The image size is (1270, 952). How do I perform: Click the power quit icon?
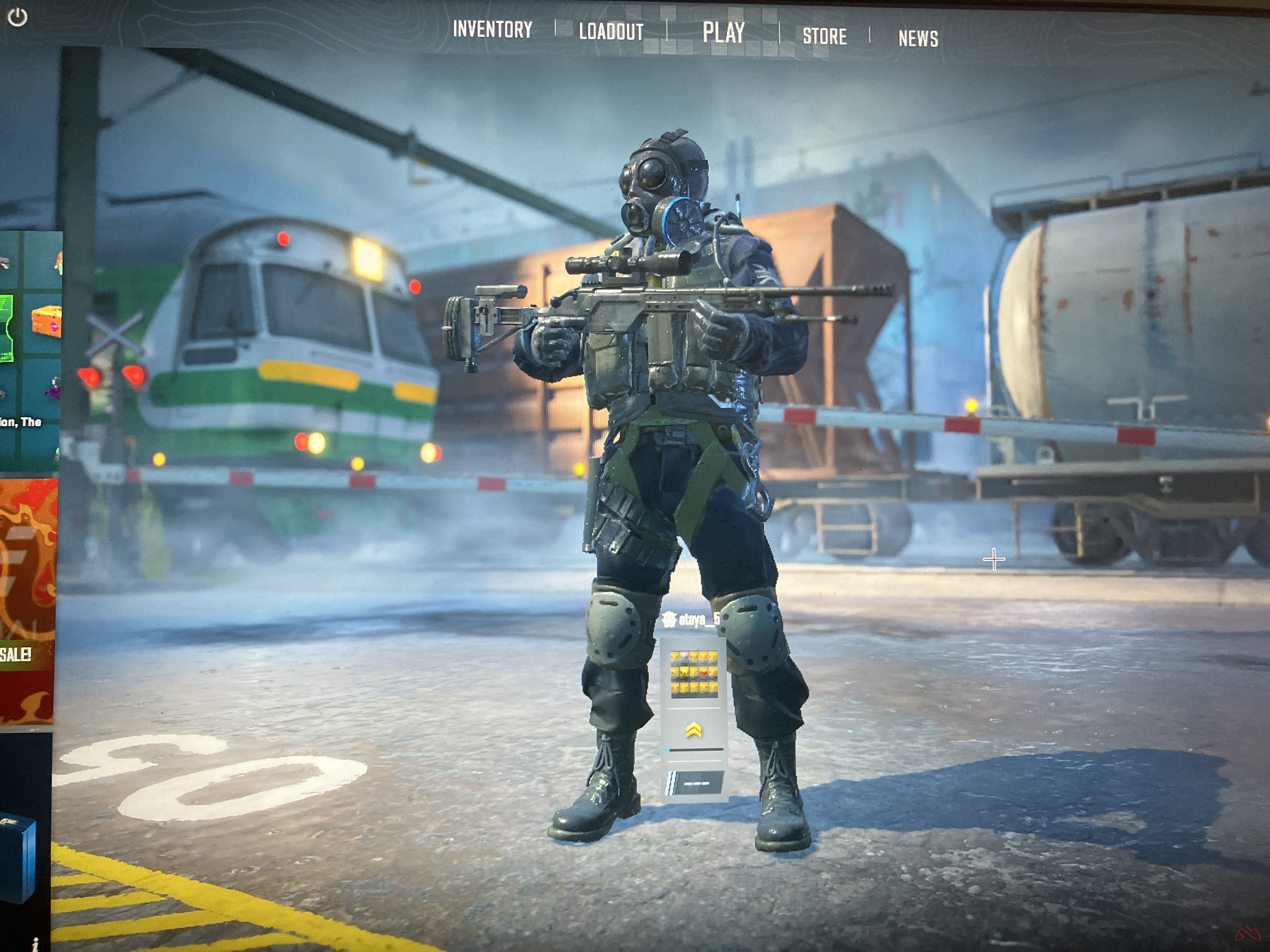pyautogui.click(x=17, y=17)
